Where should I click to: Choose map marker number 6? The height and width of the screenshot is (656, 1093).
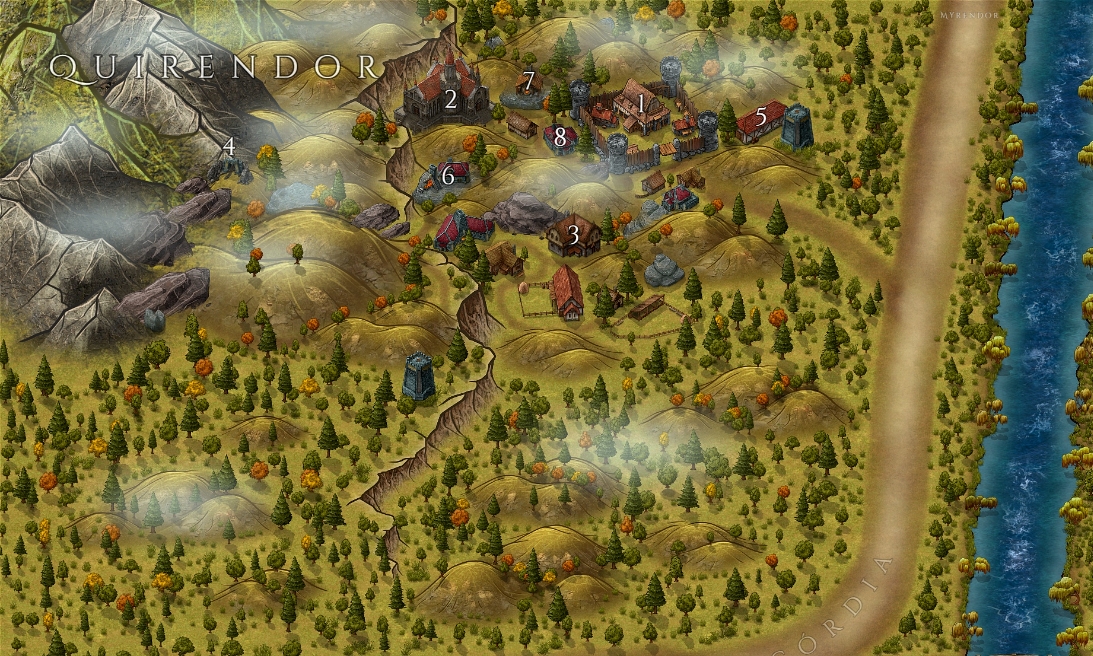tap(448, 175)
